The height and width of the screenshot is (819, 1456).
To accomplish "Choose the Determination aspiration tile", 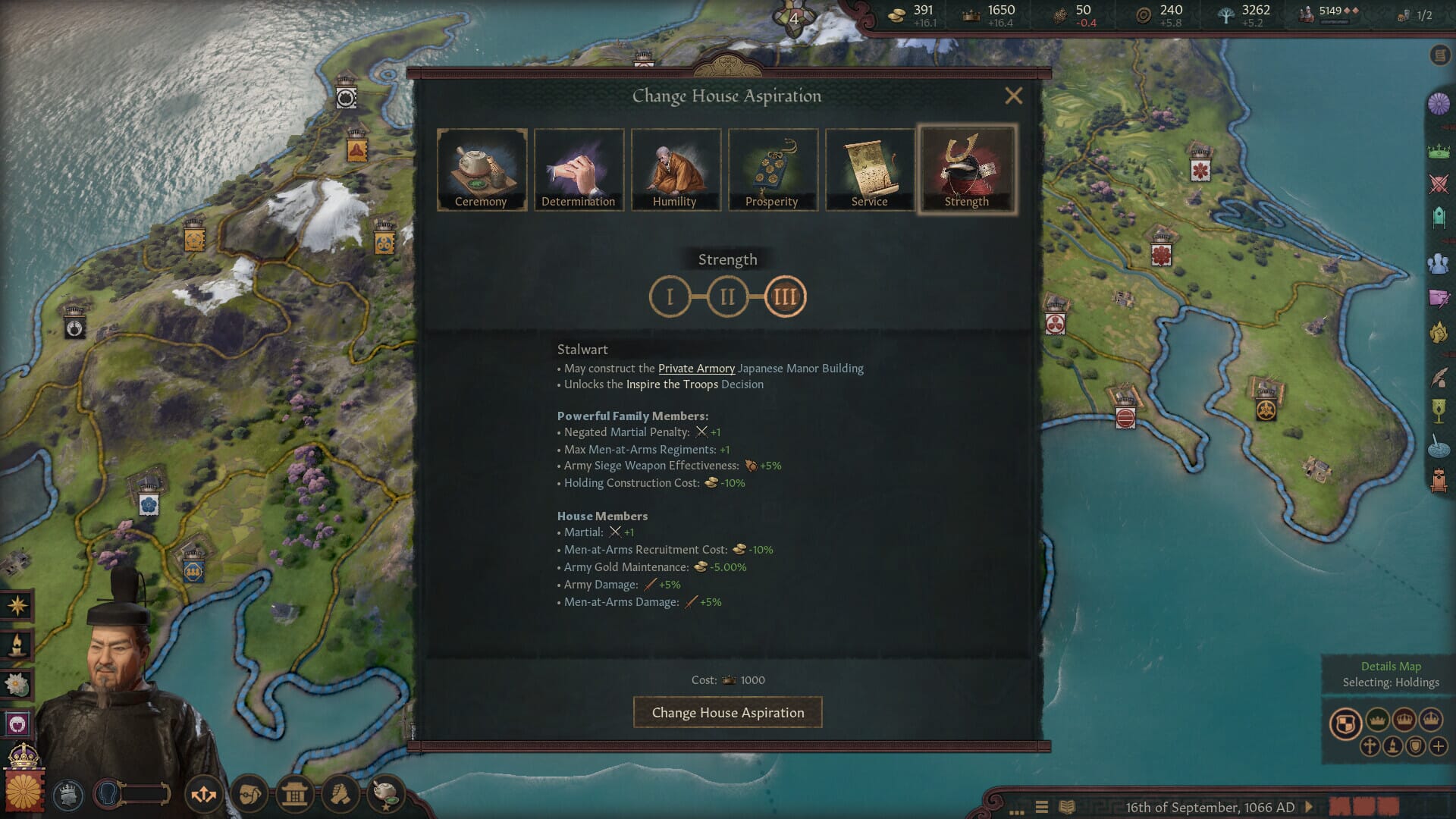I will [x=579, y=169].
